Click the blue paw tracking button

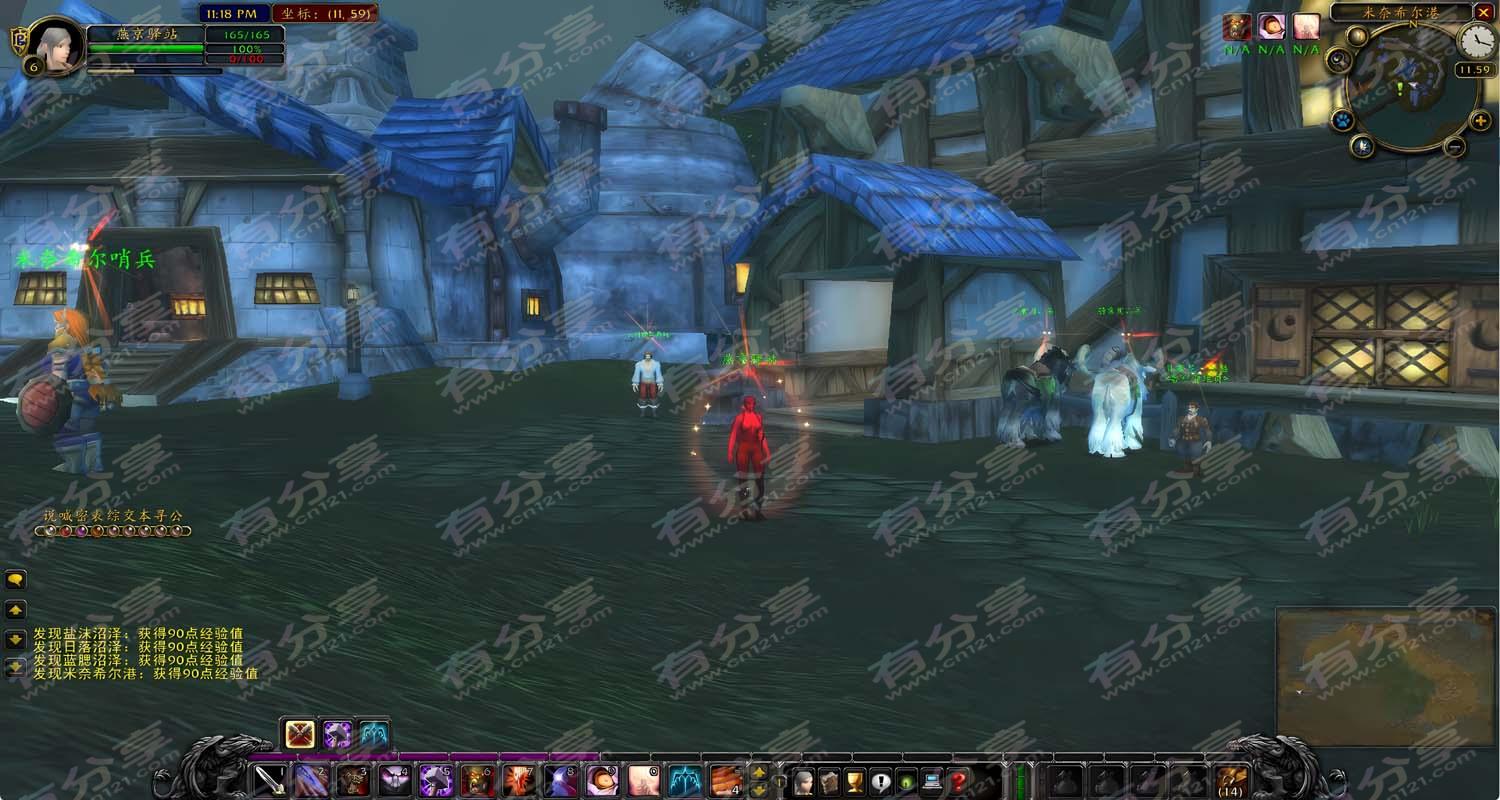point(1341,121)
